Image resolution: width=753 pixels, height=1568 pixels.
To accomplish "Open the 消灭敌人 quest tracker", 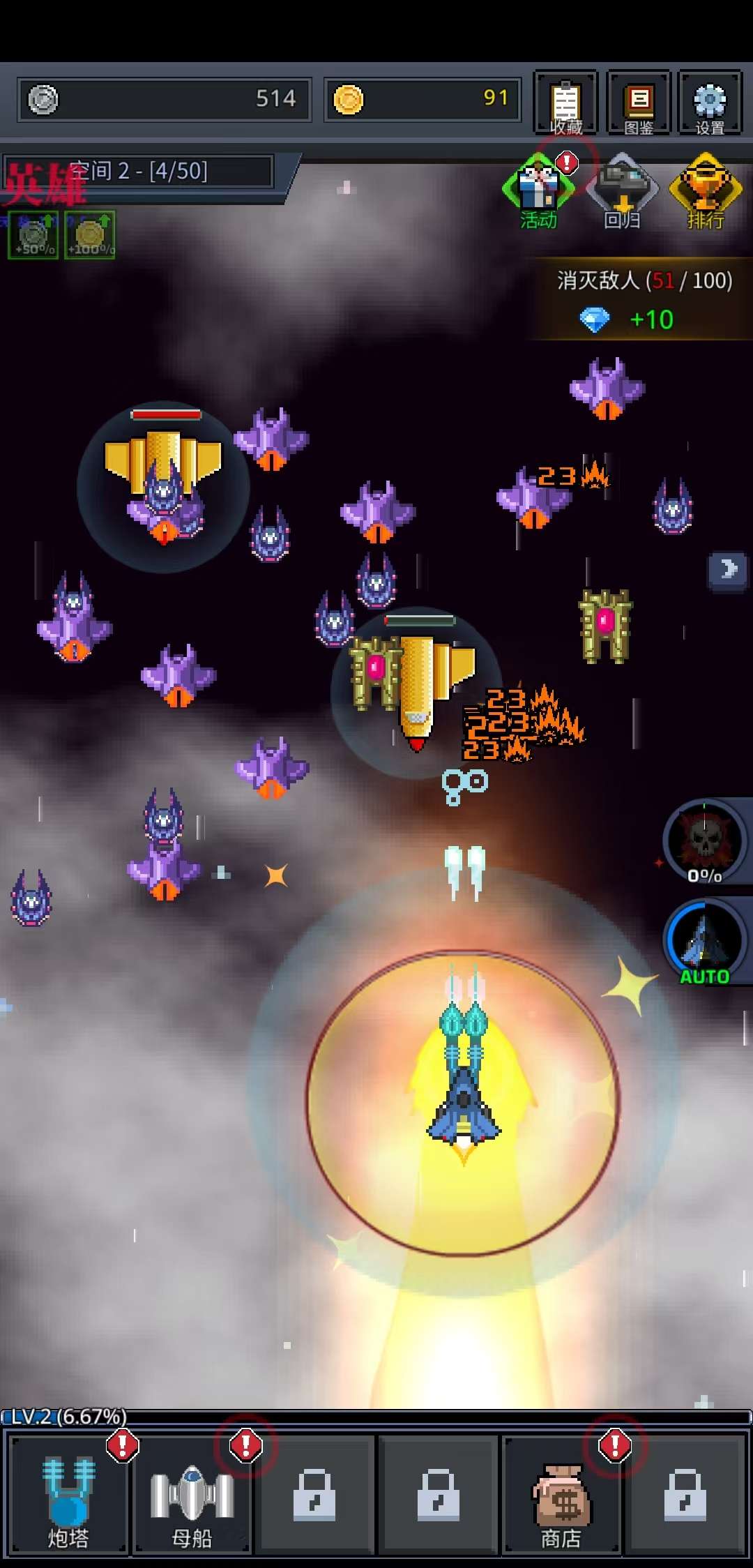I will 641,300.
